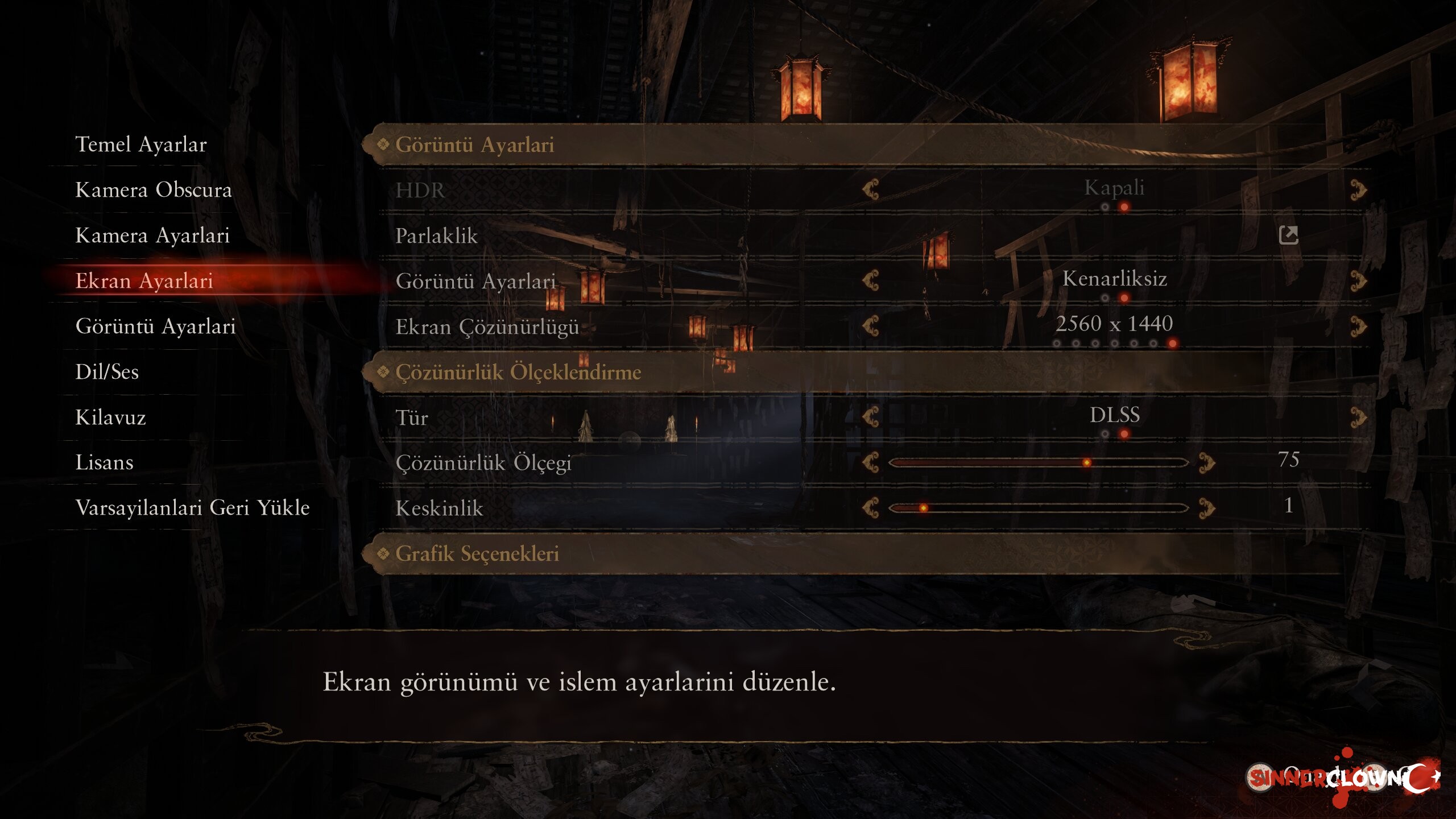Increase resolution past 2560 x 1440
Image resolution: width=1456 pixels, height=819 pixels.
(1358, 326)
